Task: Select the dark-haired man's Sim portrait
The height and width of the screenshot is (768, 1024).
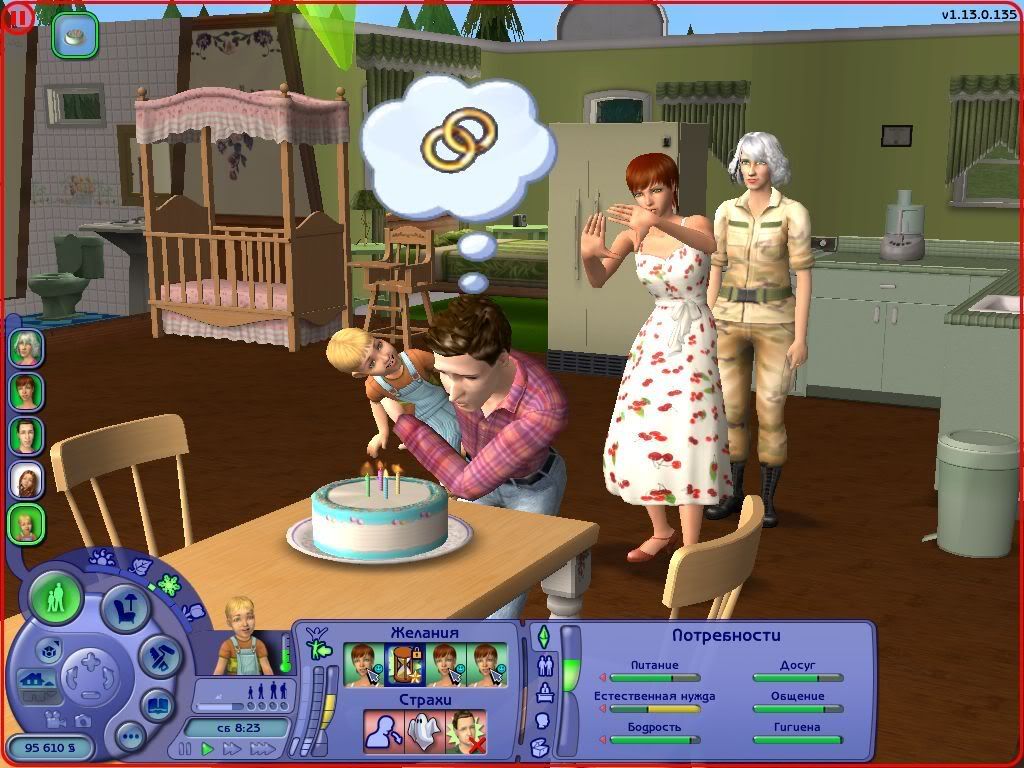Action: coord(26,435)
